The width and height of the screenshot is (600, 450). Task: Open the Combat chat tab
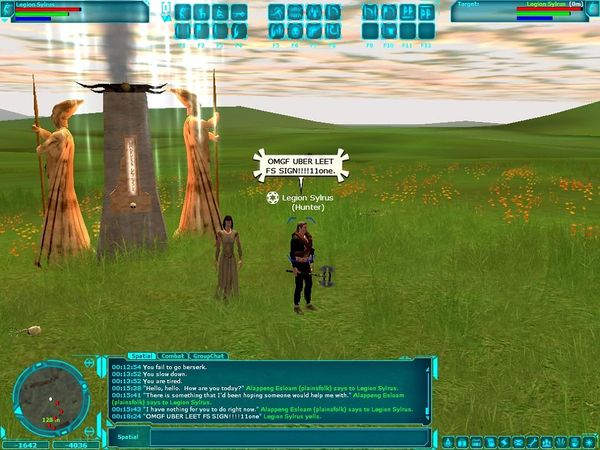tap(170, 356)
